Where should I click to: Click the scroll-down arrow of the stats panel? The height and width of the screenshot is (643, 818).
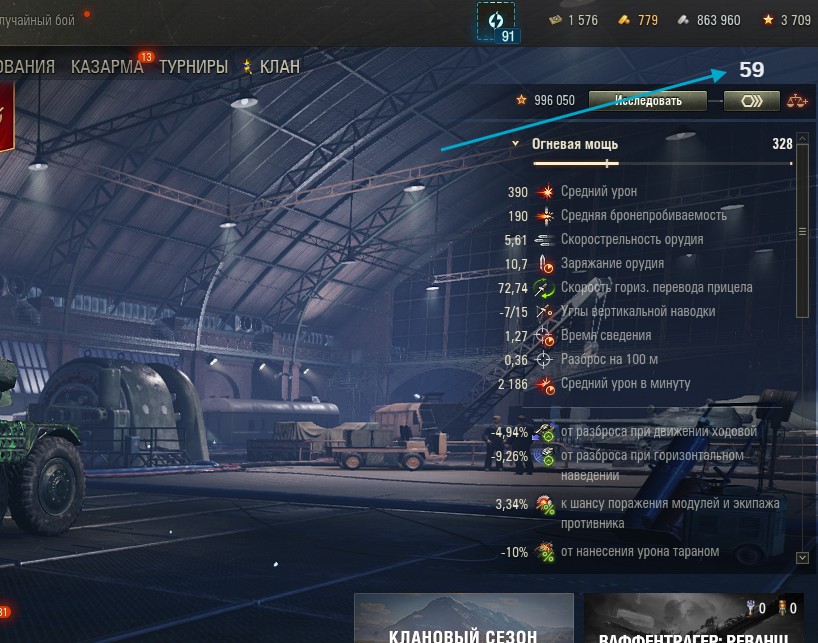pos(801,557)
